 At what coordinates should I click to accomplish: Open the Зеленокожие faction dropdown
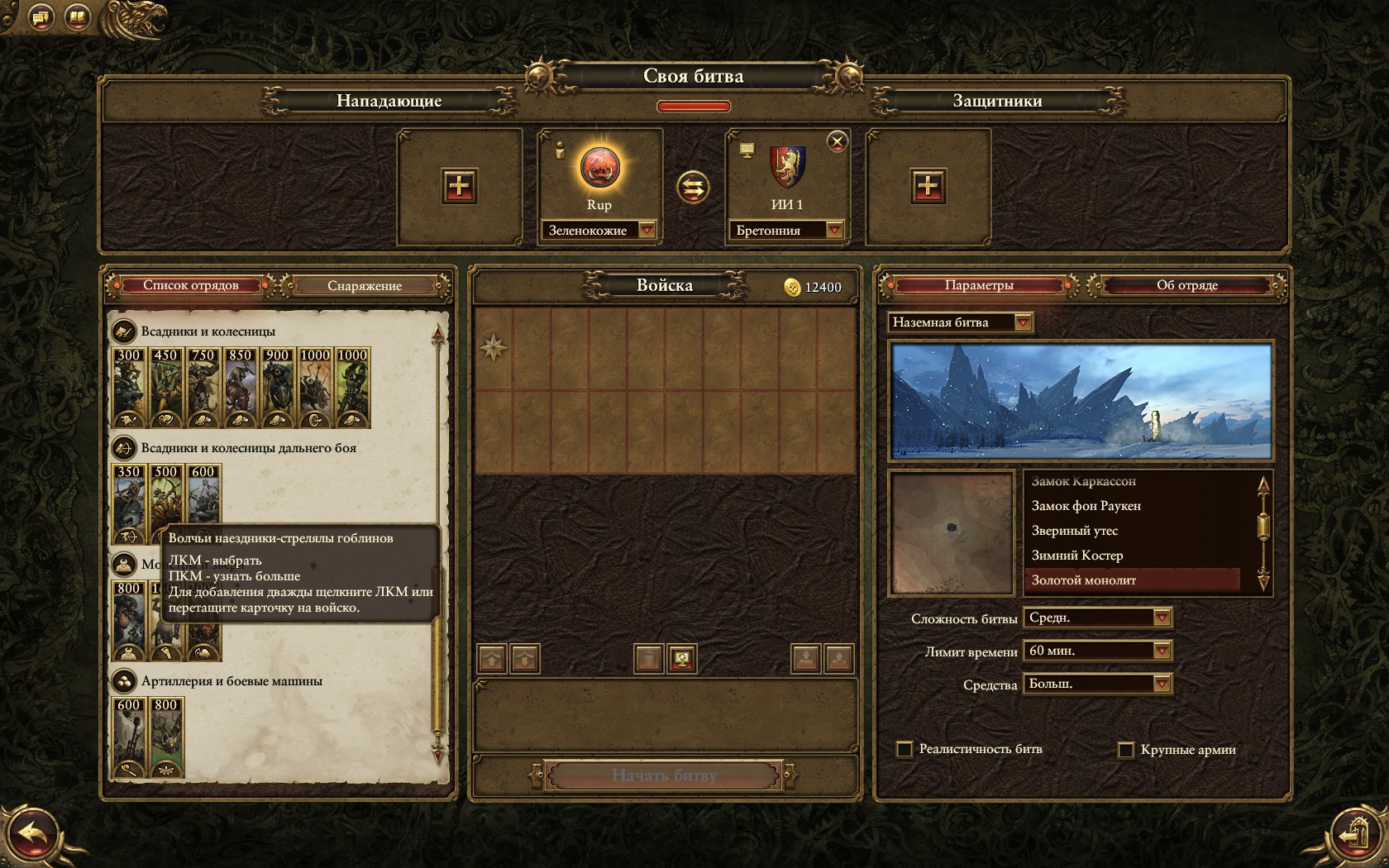(x=647, y=231)
